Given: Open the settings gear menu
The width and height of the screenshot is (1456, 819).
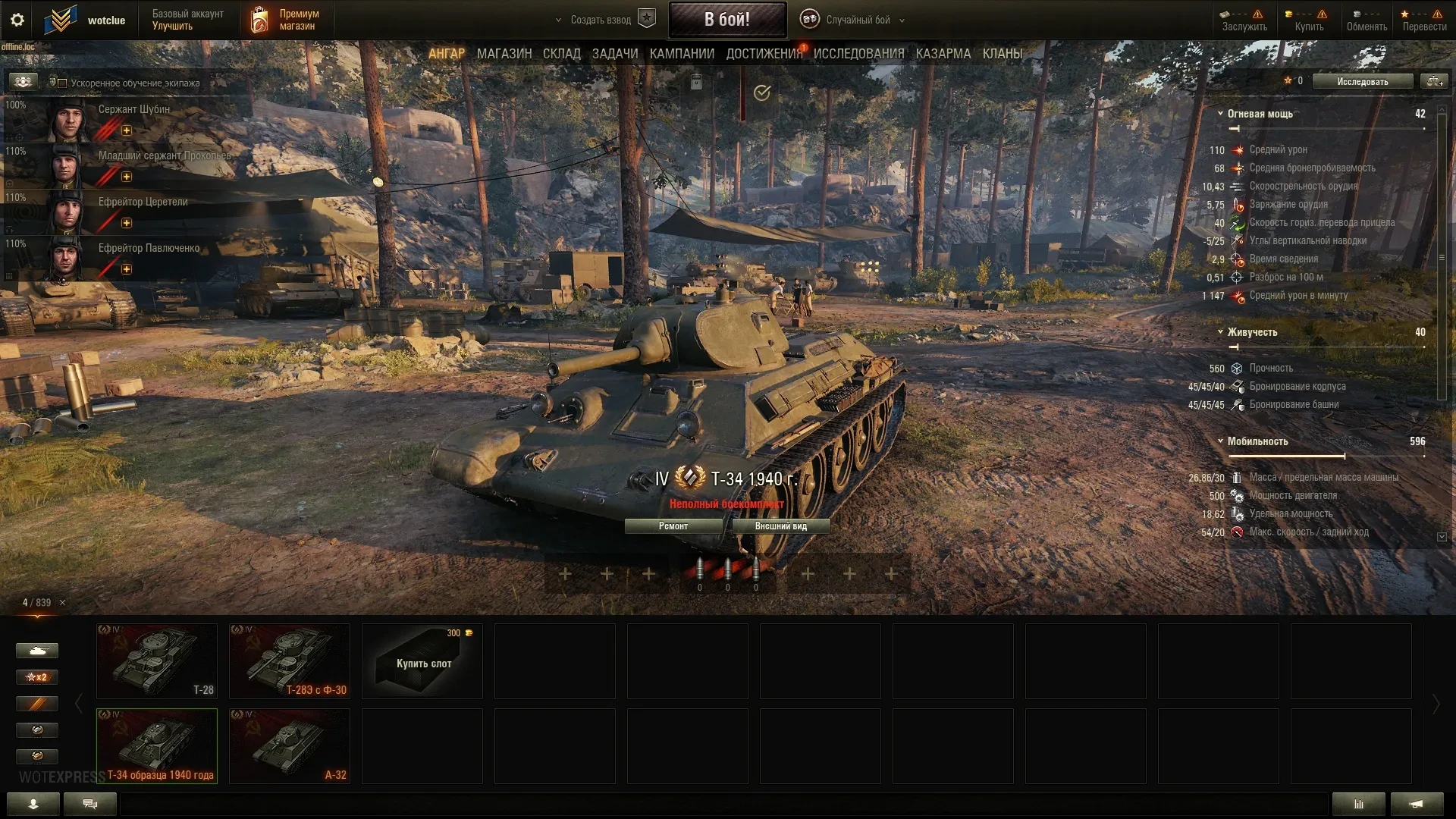Looking at the screenshot, I should click(17, 20).
